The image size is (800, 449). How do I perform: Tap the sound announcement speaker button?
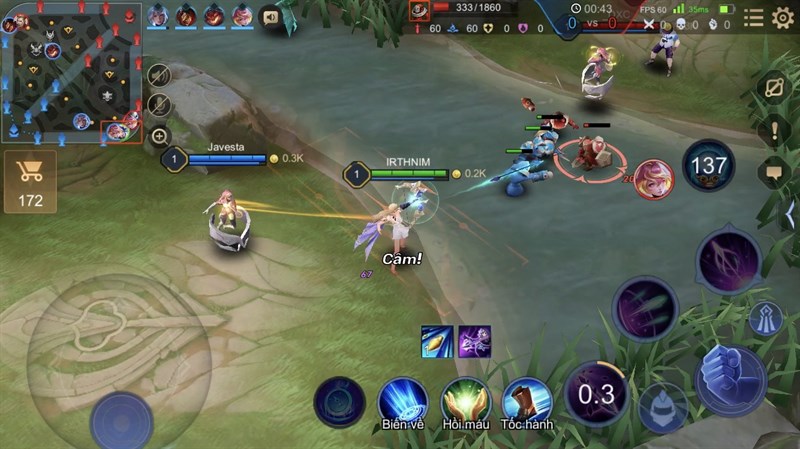270,16
